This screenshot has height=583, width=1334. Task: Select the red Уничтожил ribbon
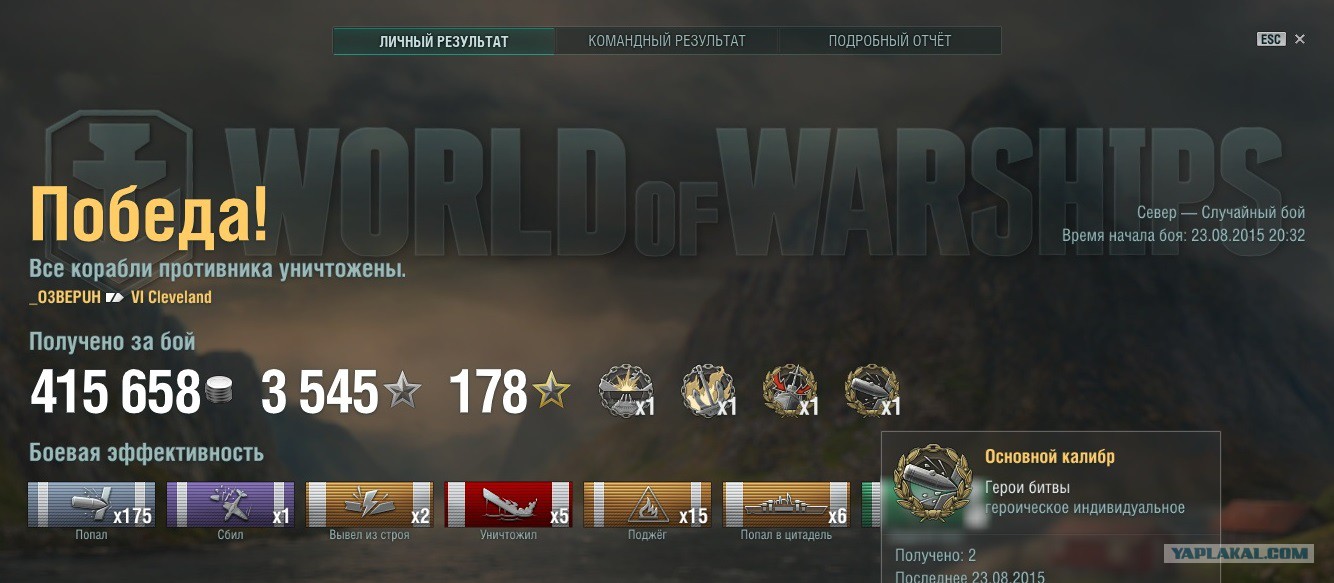(x=509, y=504)
